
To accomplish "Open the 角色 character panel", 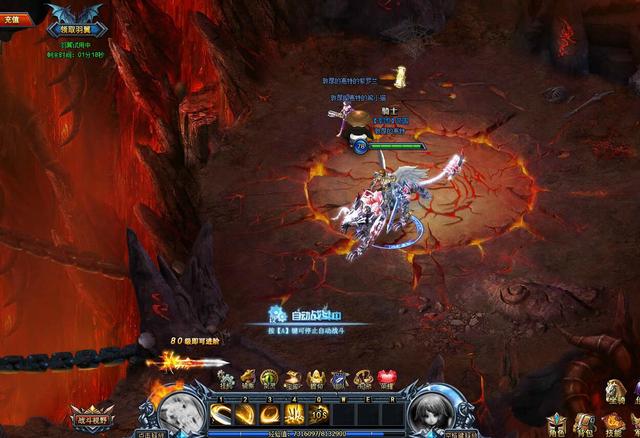I will pos(556,424).
